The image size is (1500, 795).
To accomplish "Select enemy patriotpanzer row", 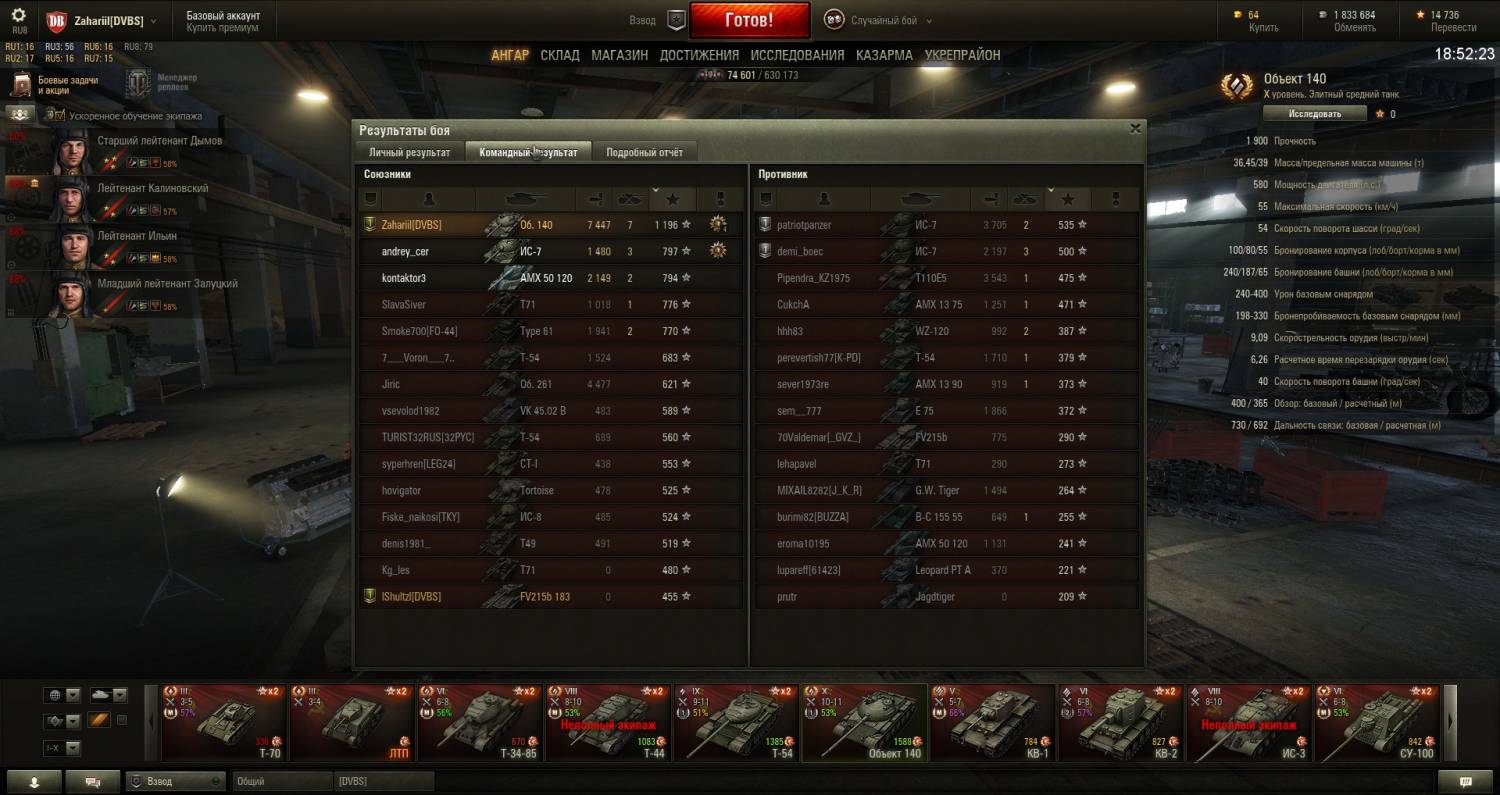I will click(x=804, y=225).
